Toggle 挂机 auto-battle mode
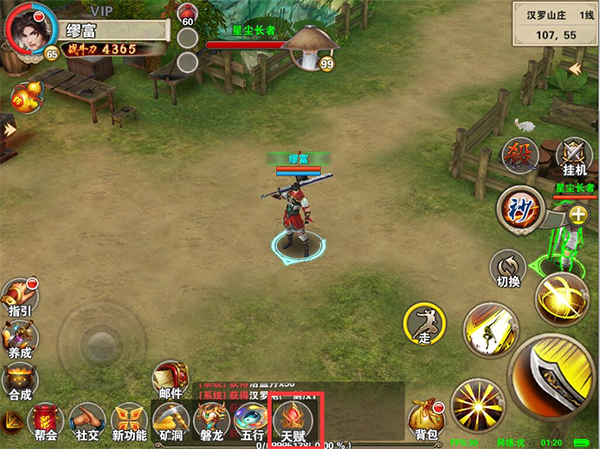This screenshot has height=449, width=600. pyautogui.click(x=573, y=157)
